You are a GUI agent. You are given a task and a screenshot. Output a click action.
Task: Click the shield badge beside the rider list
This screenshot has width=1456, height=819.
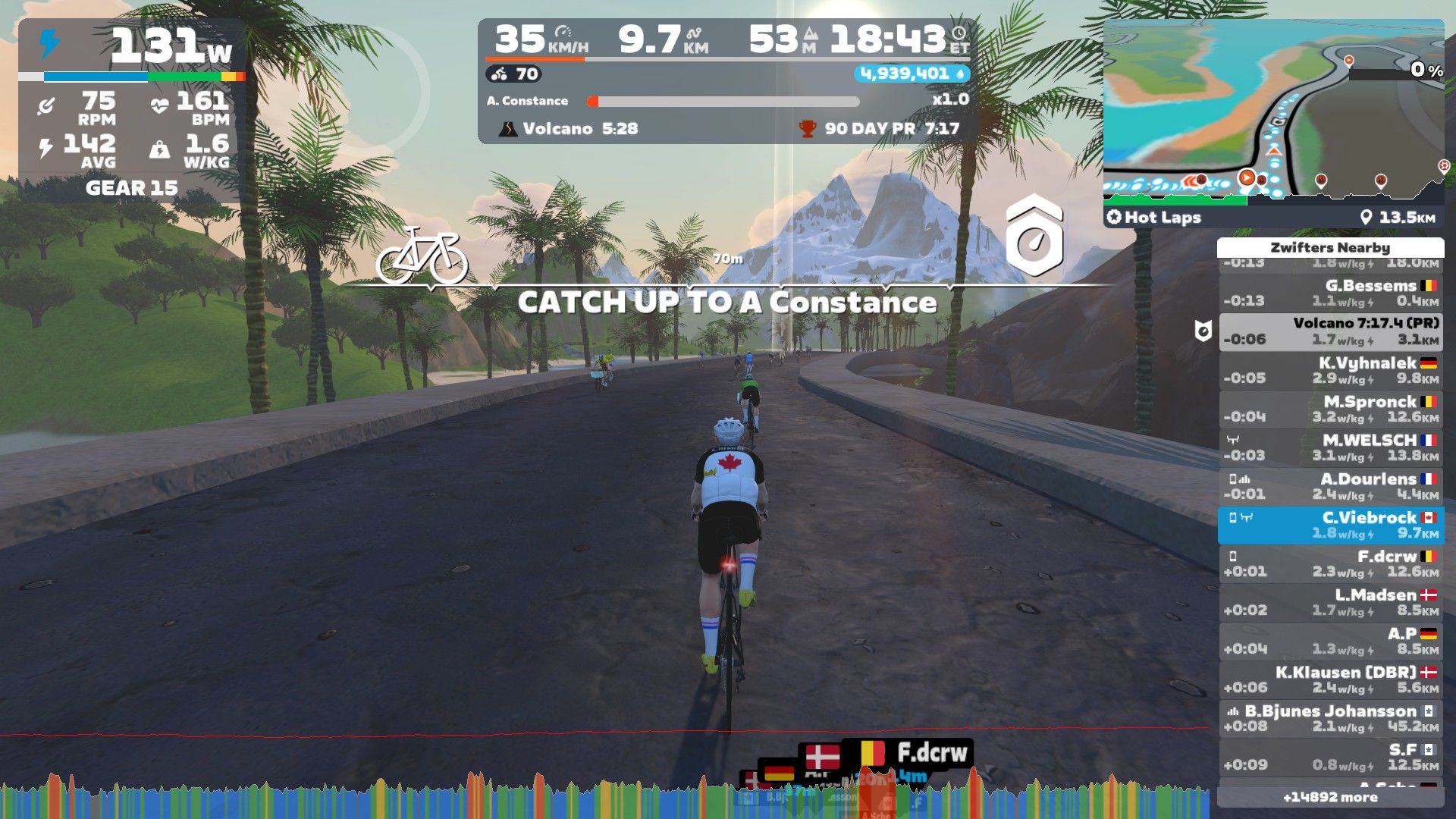point(1203,331)
